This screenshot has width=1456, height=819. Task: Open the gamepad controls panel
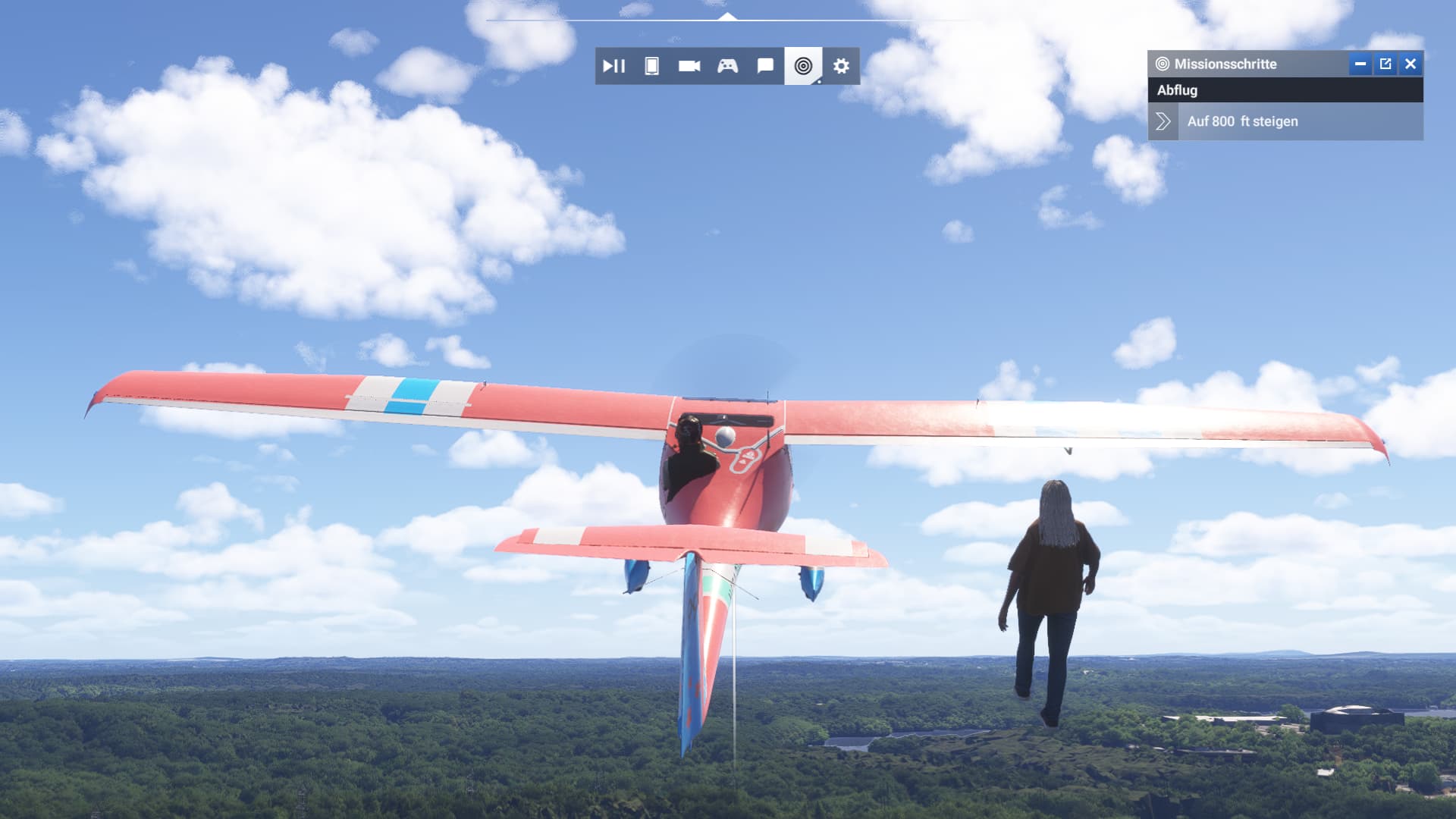point(727,66)
